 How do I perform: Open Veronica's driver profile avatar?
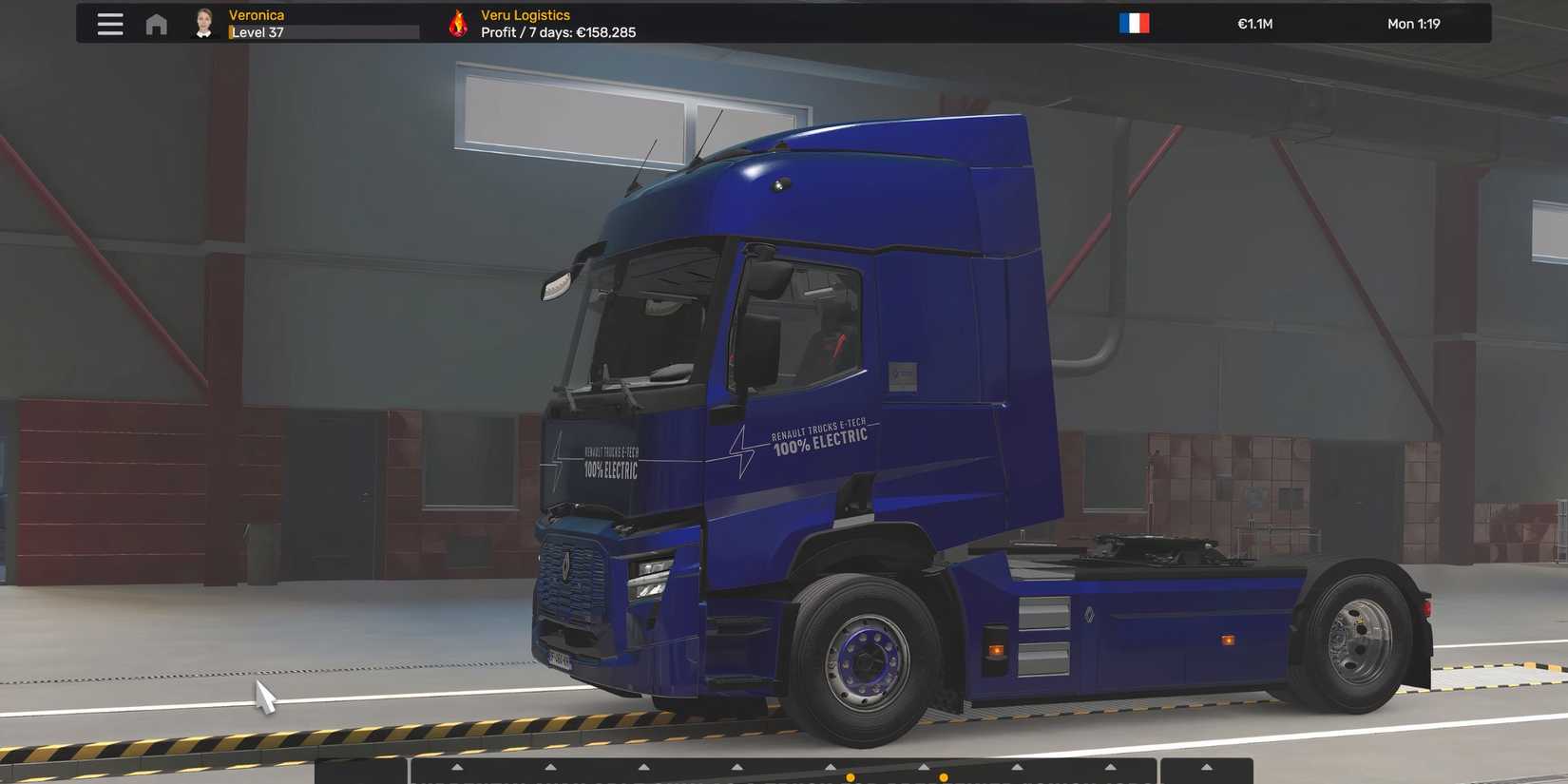pos(203,23)
